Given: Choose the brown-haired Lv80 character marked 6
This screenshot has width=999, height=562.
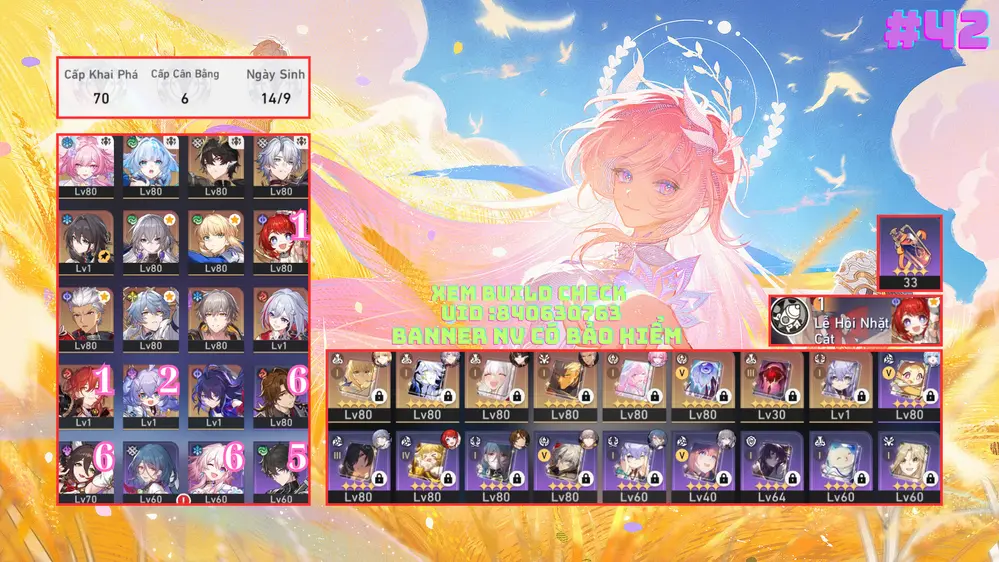Looking at the screenshot, I should [x=280, y=394].
